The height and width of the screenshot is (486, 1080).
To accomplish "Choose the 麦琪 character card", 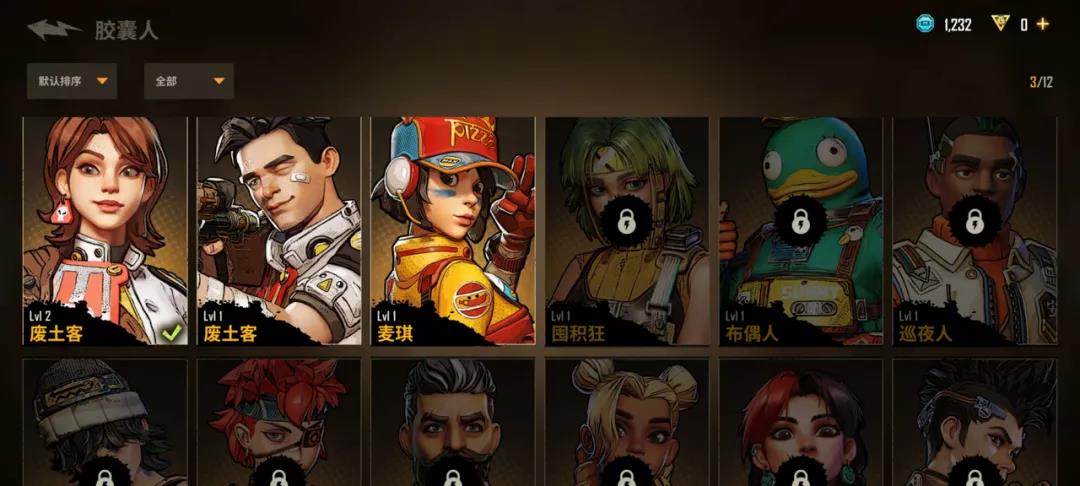I will [453, 230].
